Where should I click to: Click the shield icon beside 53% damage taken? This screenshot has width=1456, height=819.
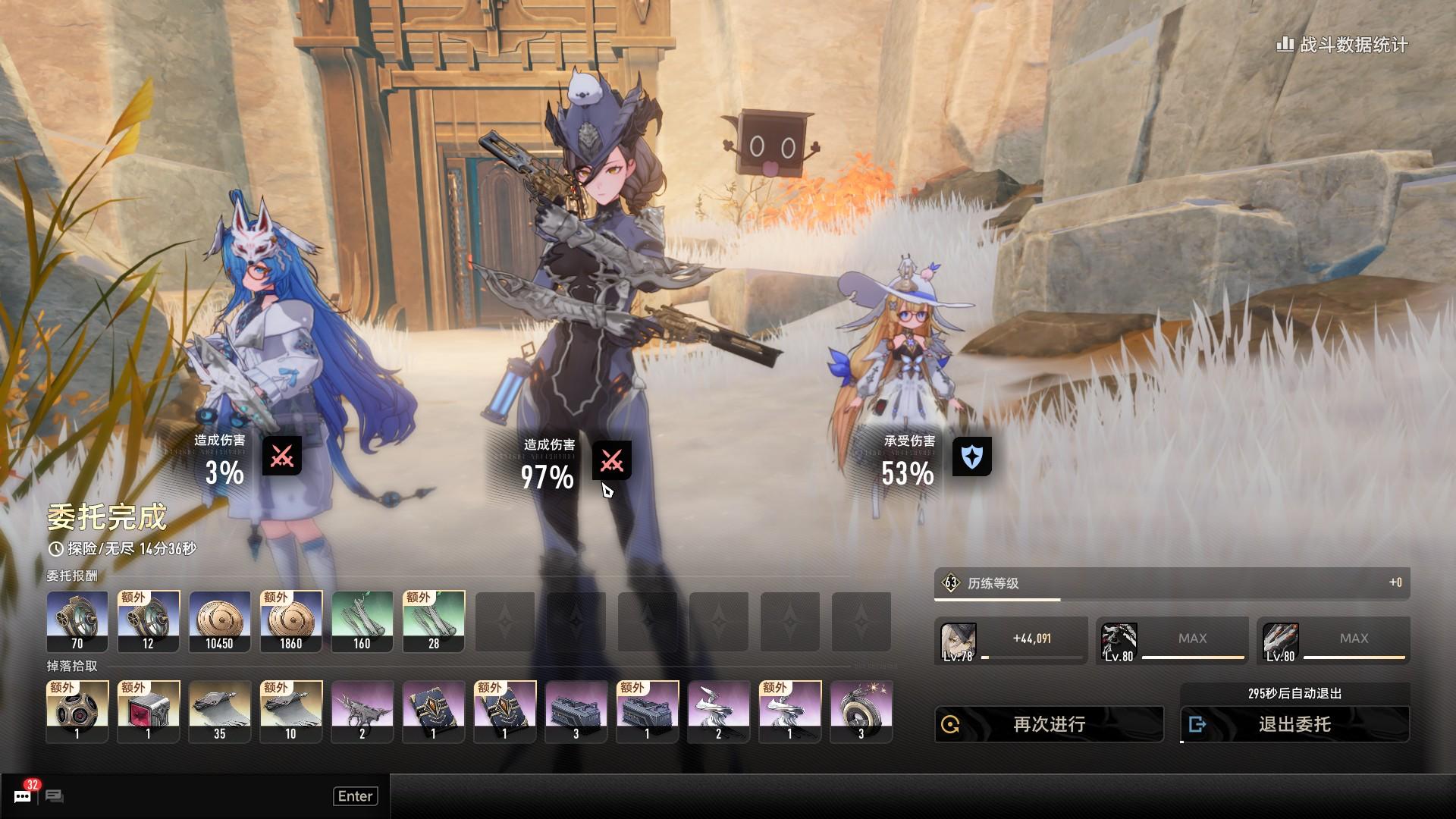(971, 457)
